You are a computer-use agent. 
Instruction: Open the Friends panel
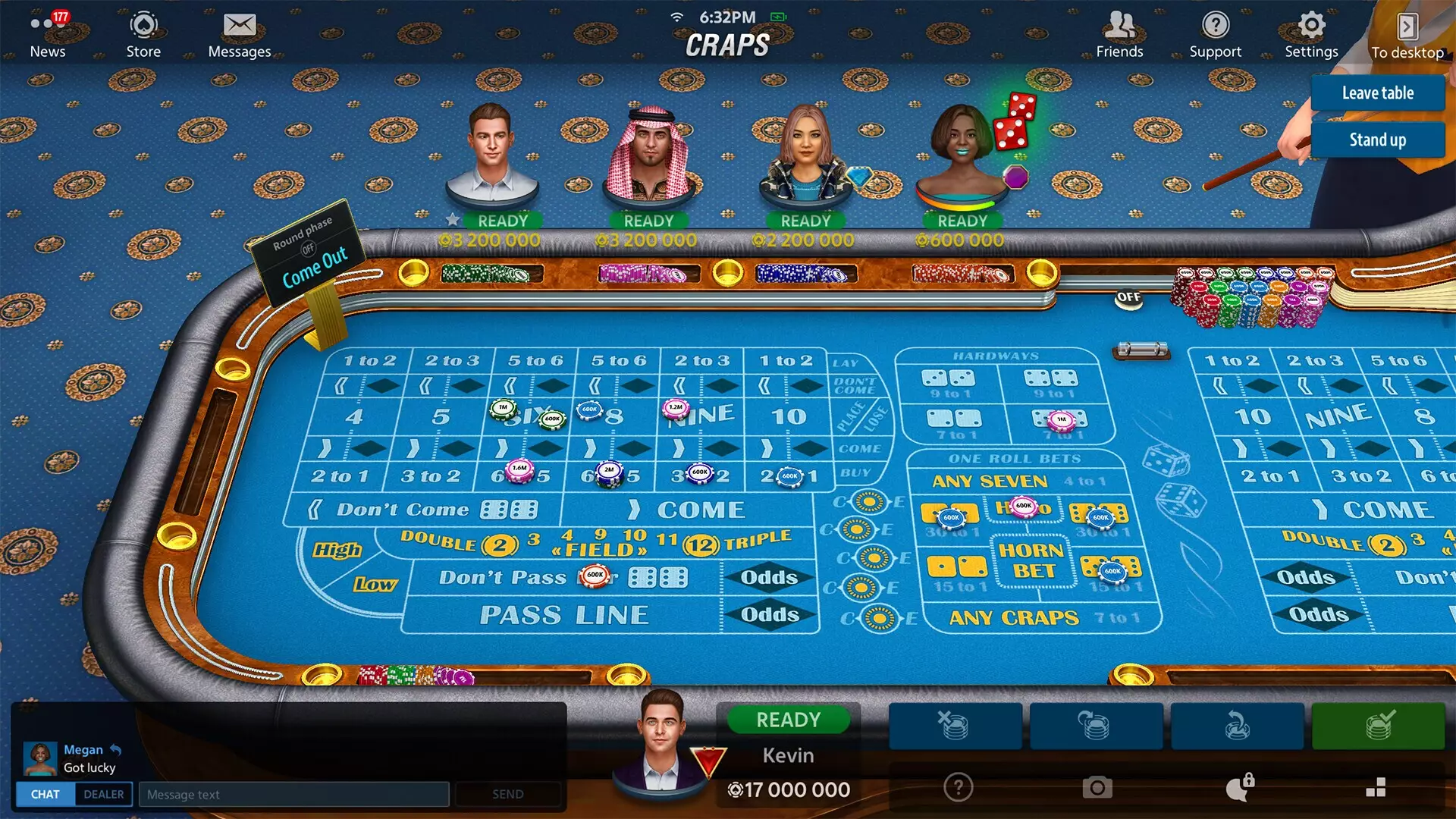(1119, 34)
